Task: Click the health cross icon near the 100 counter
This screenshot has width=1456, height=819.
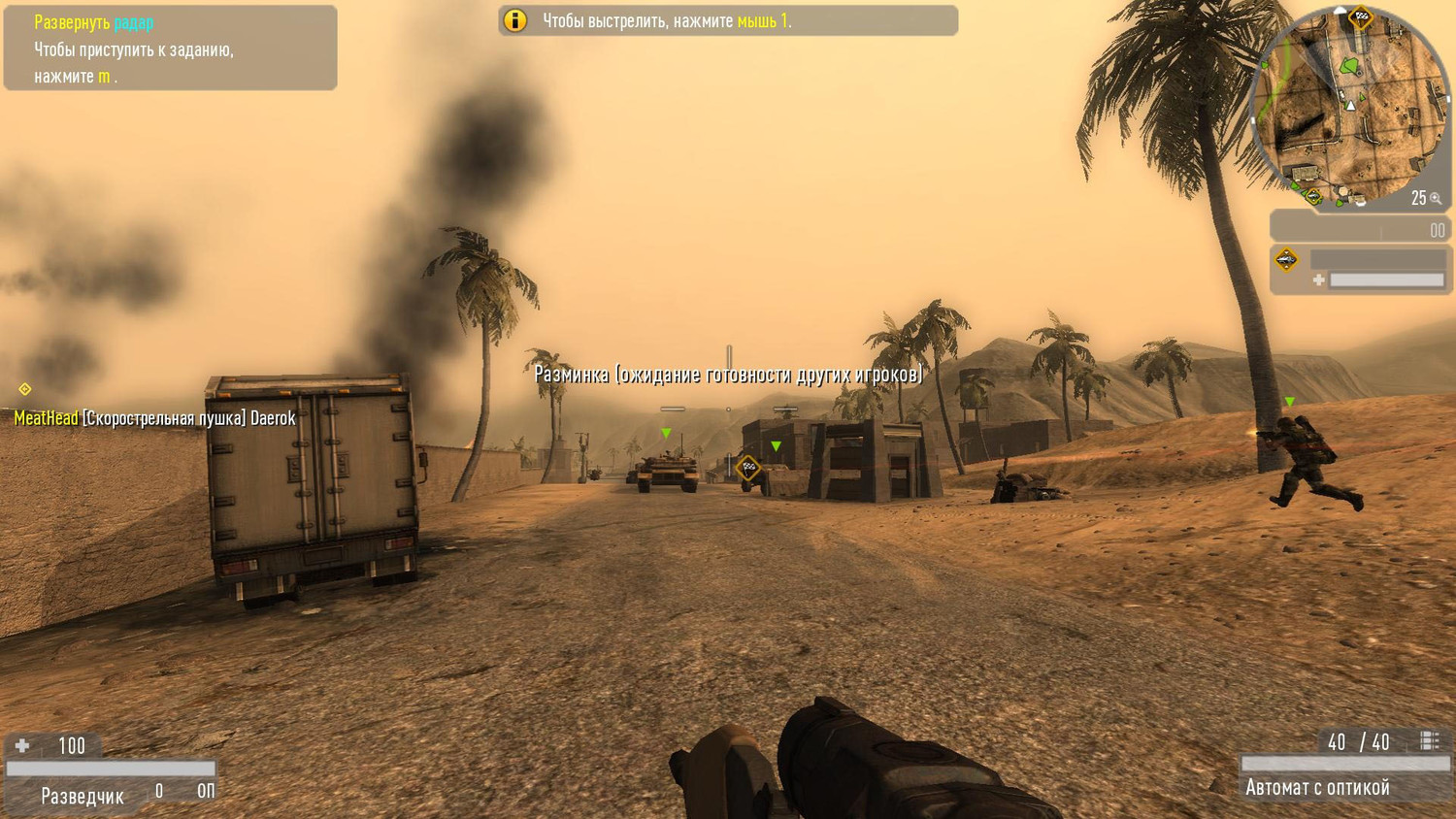Action: [23, 746]
